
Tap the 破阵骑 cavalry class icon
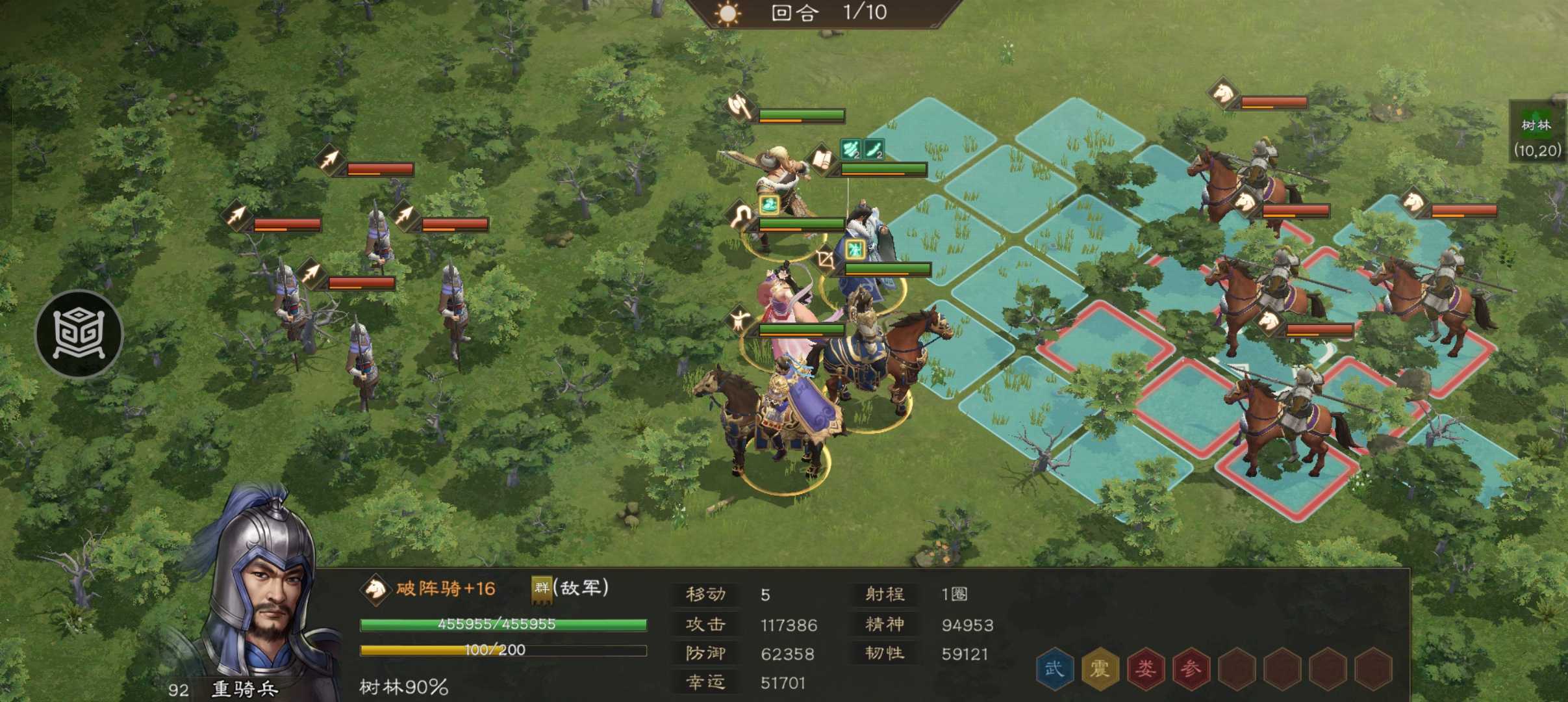click(x=375, y=588)
